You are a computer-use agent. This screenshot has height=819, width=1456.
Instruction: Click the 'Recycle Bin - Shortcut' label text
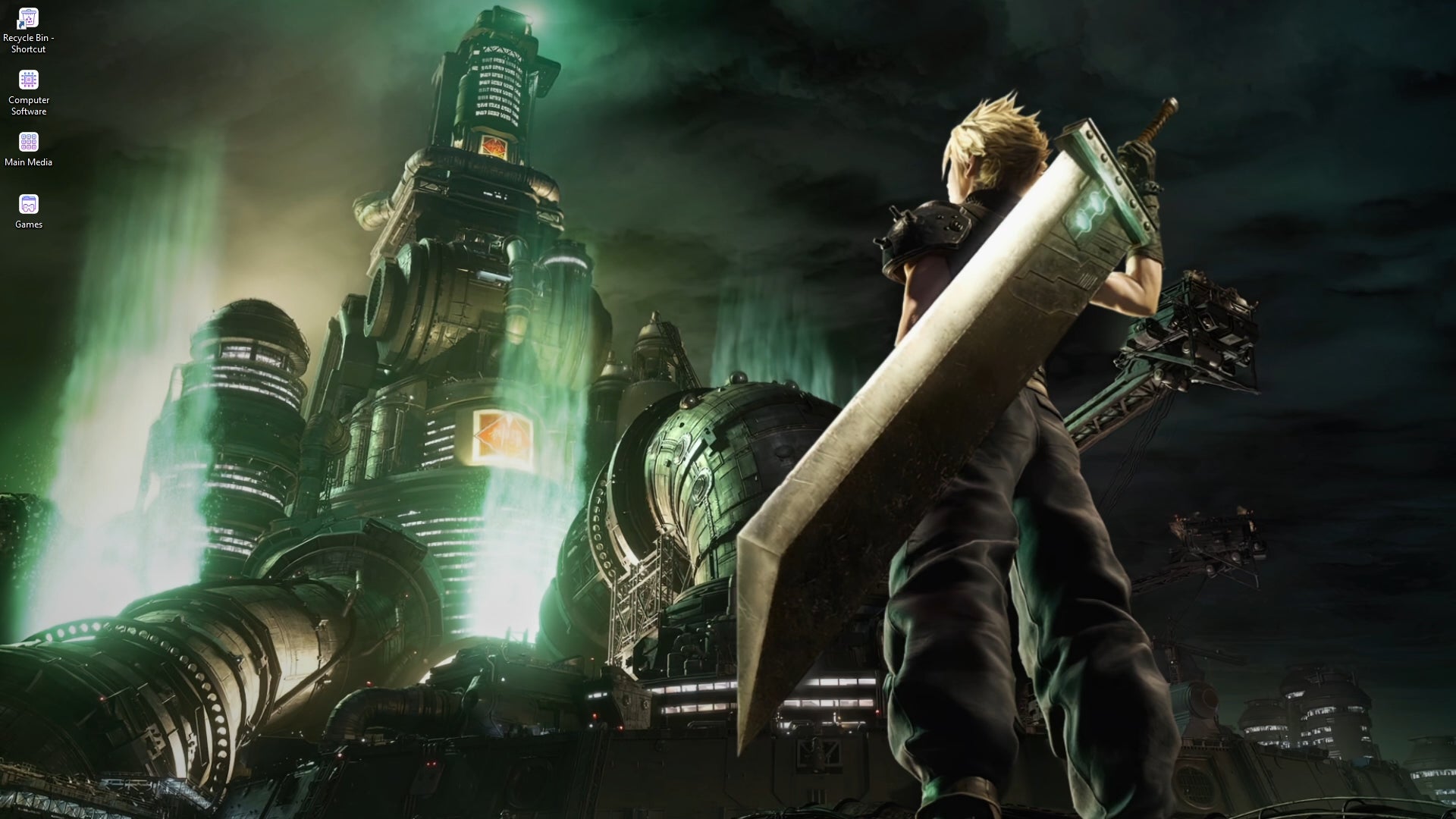tap(28, 43)
